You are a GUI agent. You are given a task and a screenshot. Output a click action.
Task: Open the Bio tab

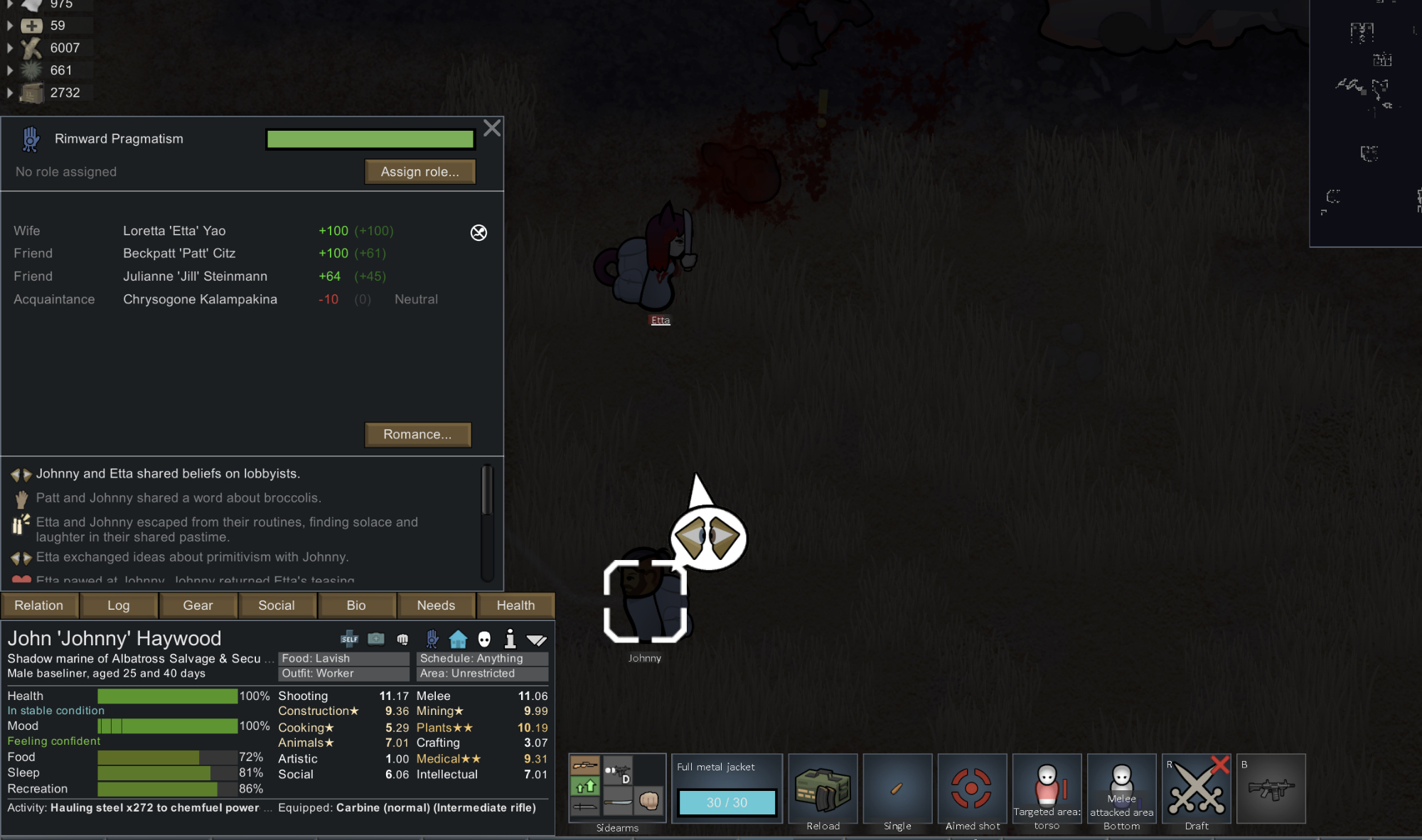pyautogui.click(x=356, y=605)
